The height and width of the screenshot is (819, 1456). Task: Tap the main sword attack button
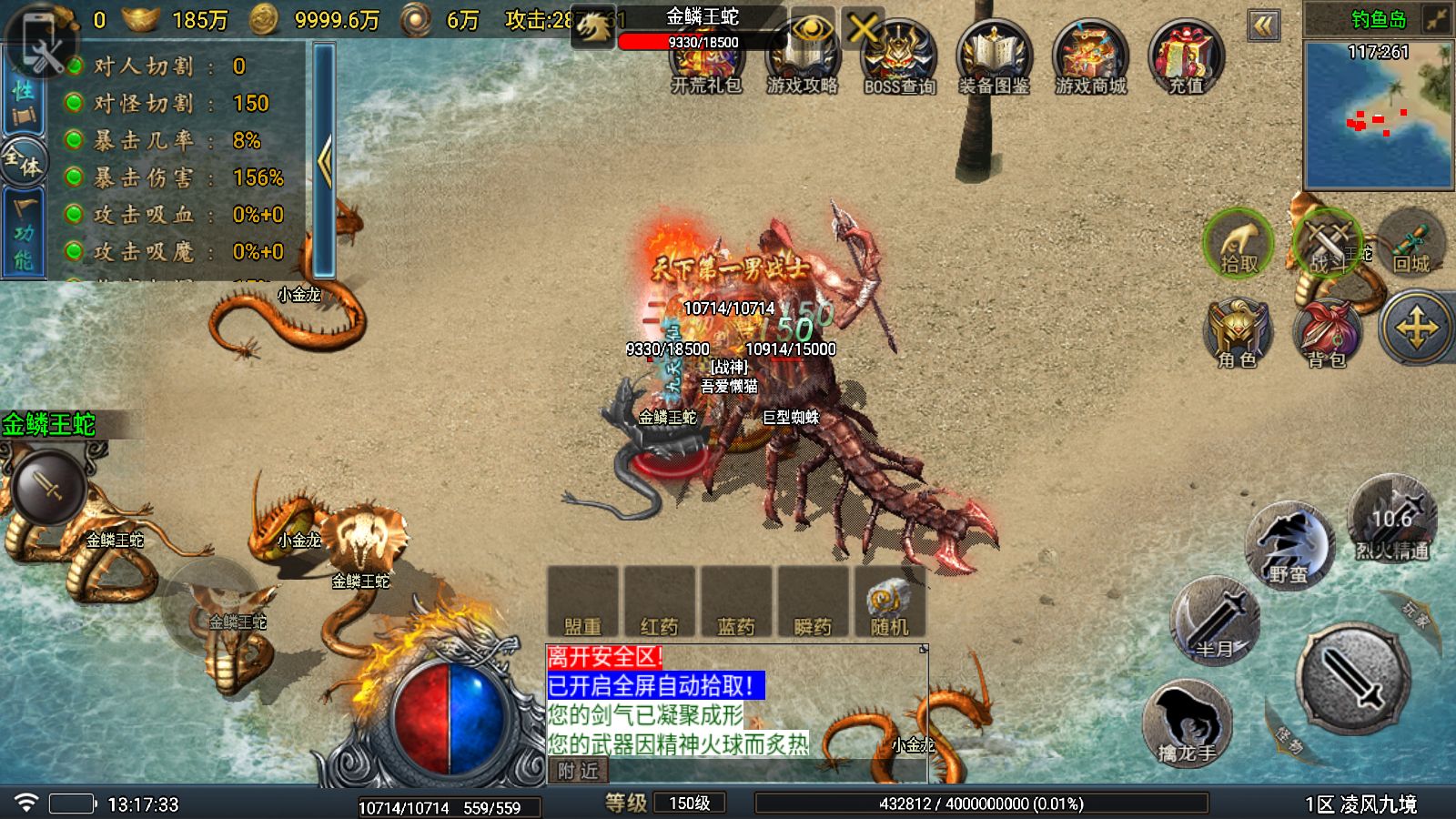tap(1354, 678)
